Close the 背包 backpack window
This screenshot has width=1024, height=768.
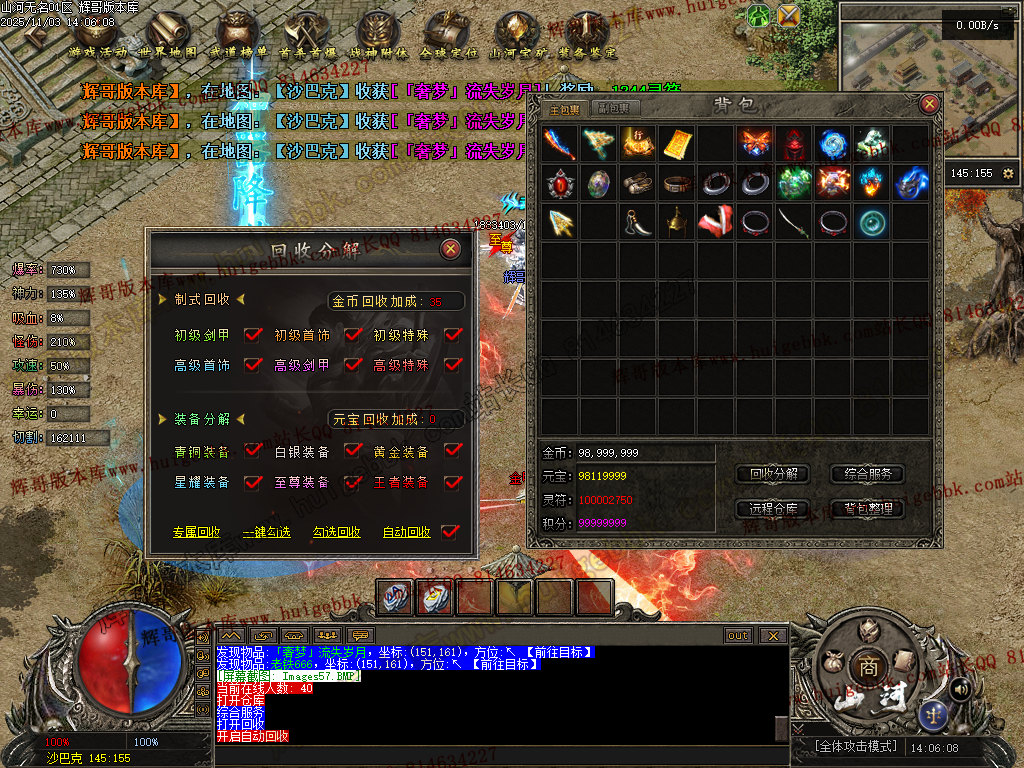pos(929,103)
